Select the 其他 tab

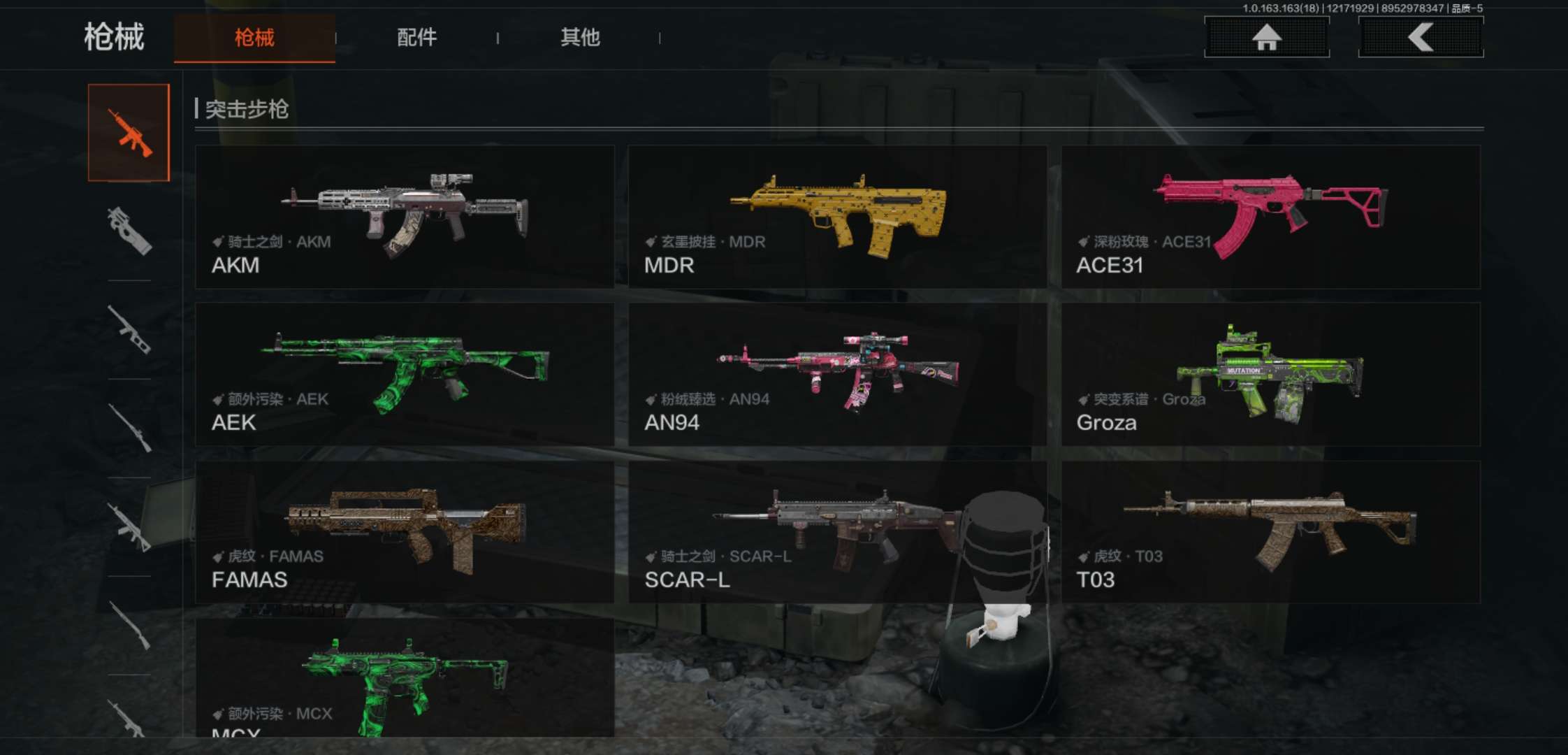tap(579, 38)
